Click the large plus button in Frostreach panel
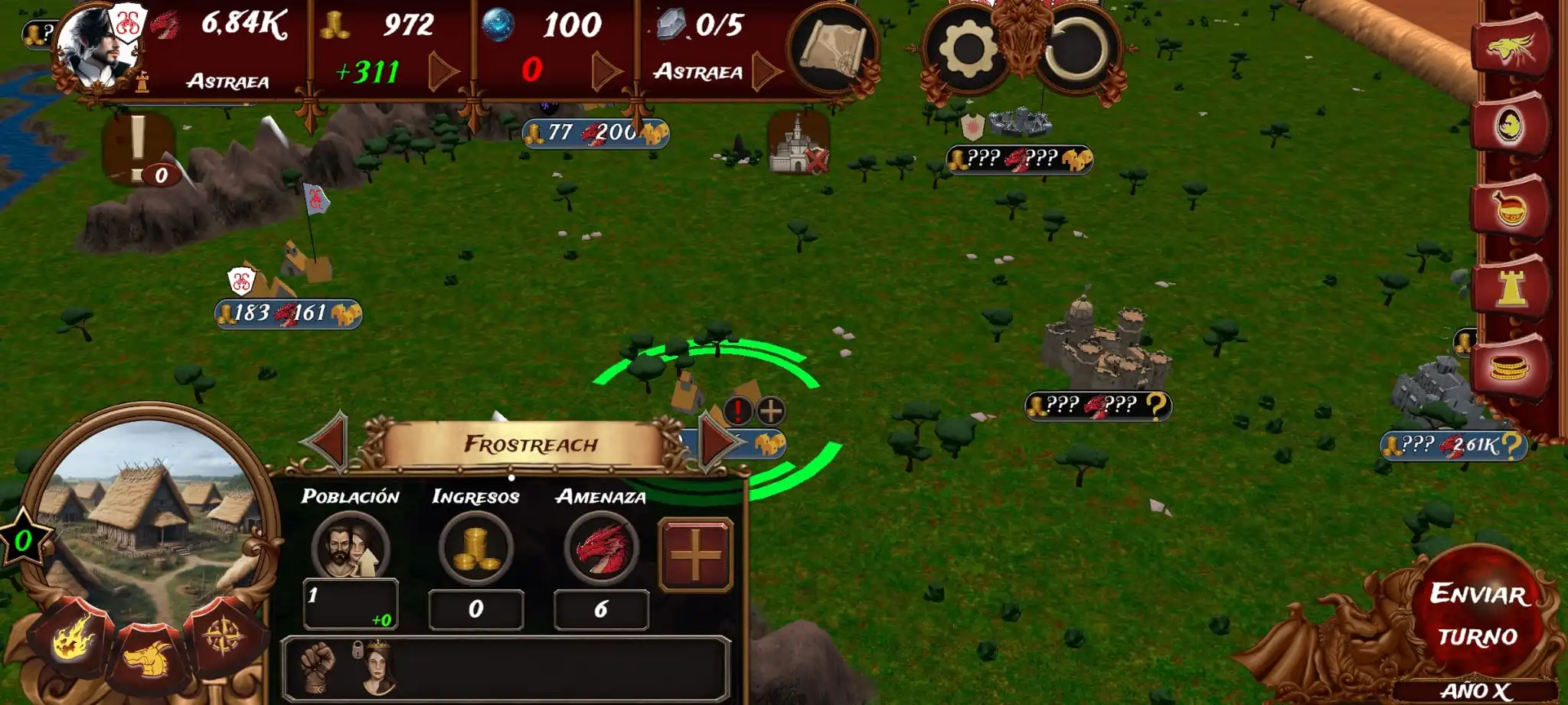 coord(695,555)
